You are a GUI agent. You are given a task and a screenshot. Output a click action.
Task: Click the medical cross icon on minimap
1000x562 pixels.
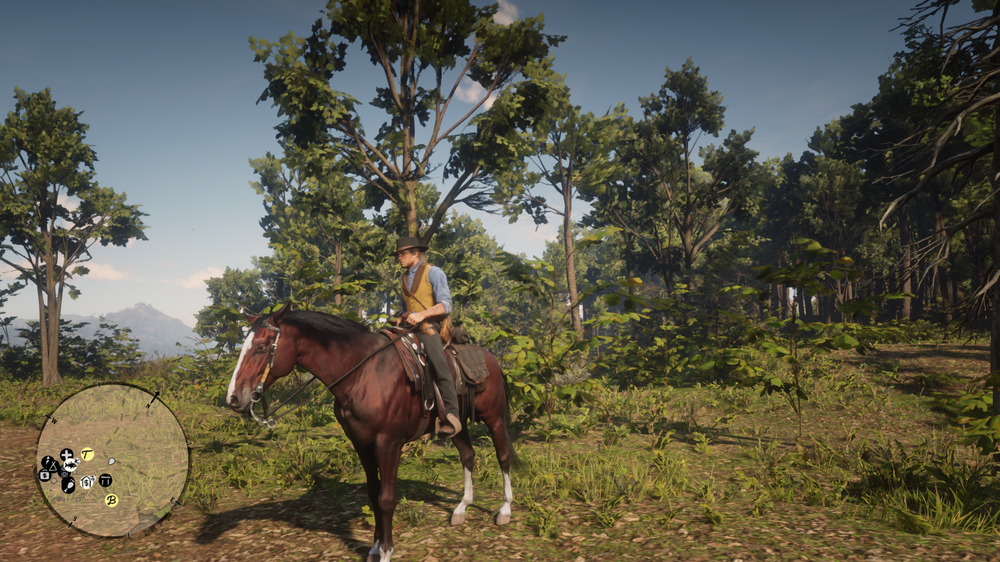click(x=67, y=456)
